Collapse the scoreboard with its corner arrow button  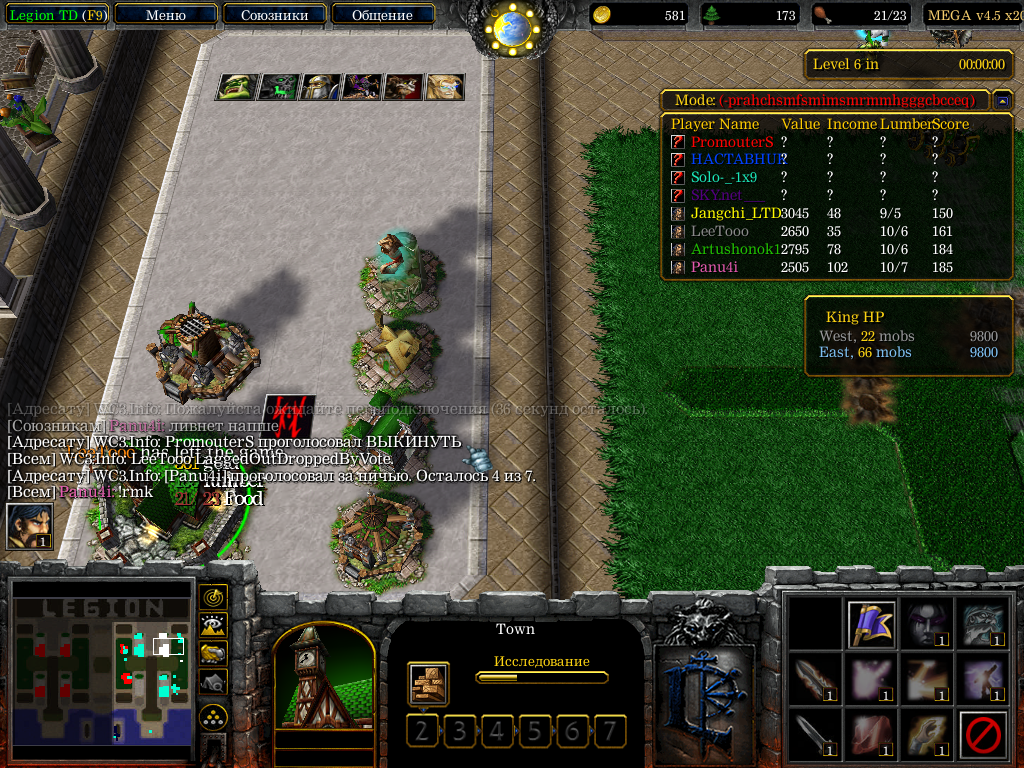[x=1002, y=100]
